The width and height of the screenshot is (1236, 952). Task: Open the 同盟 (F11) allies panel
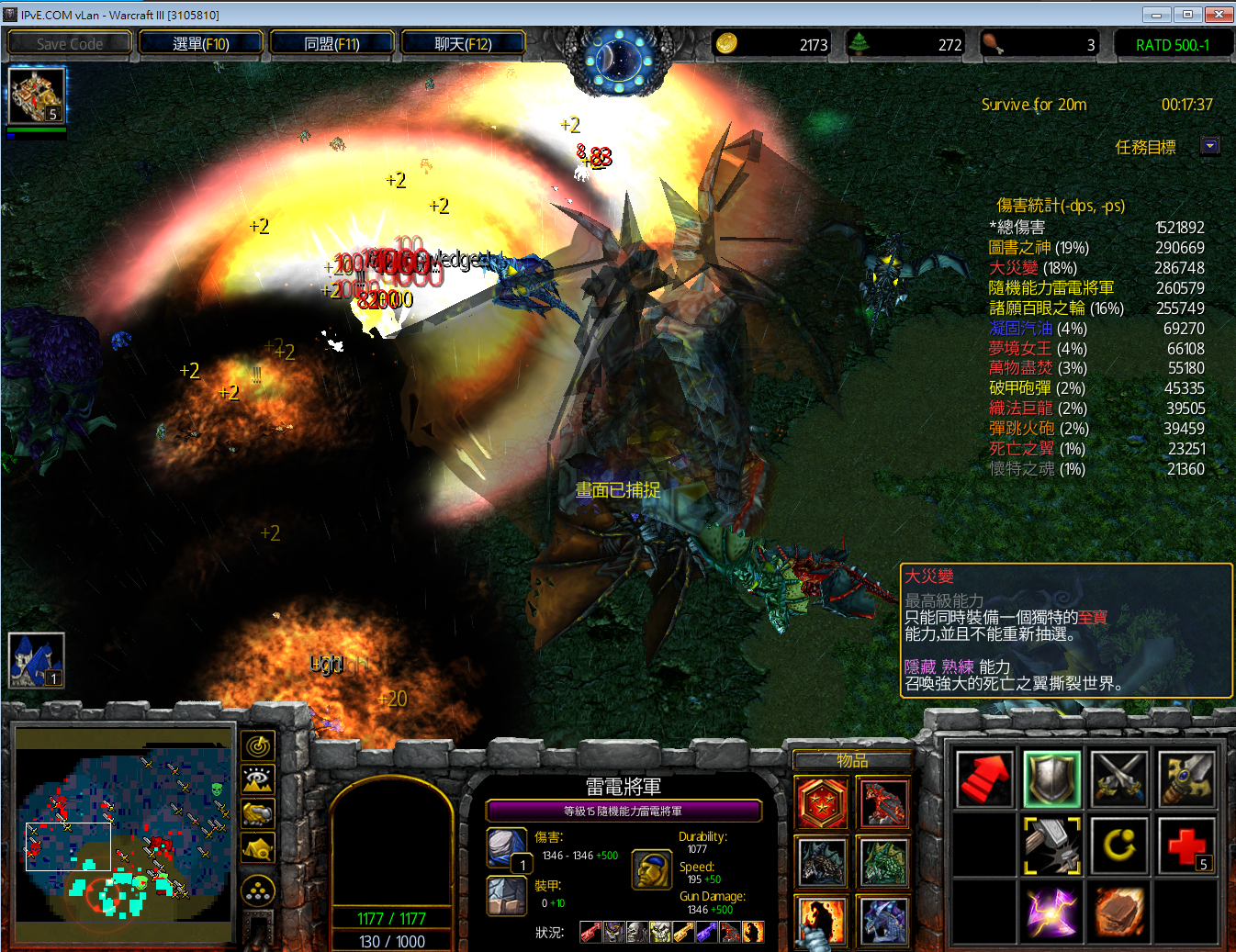[331, 43]
